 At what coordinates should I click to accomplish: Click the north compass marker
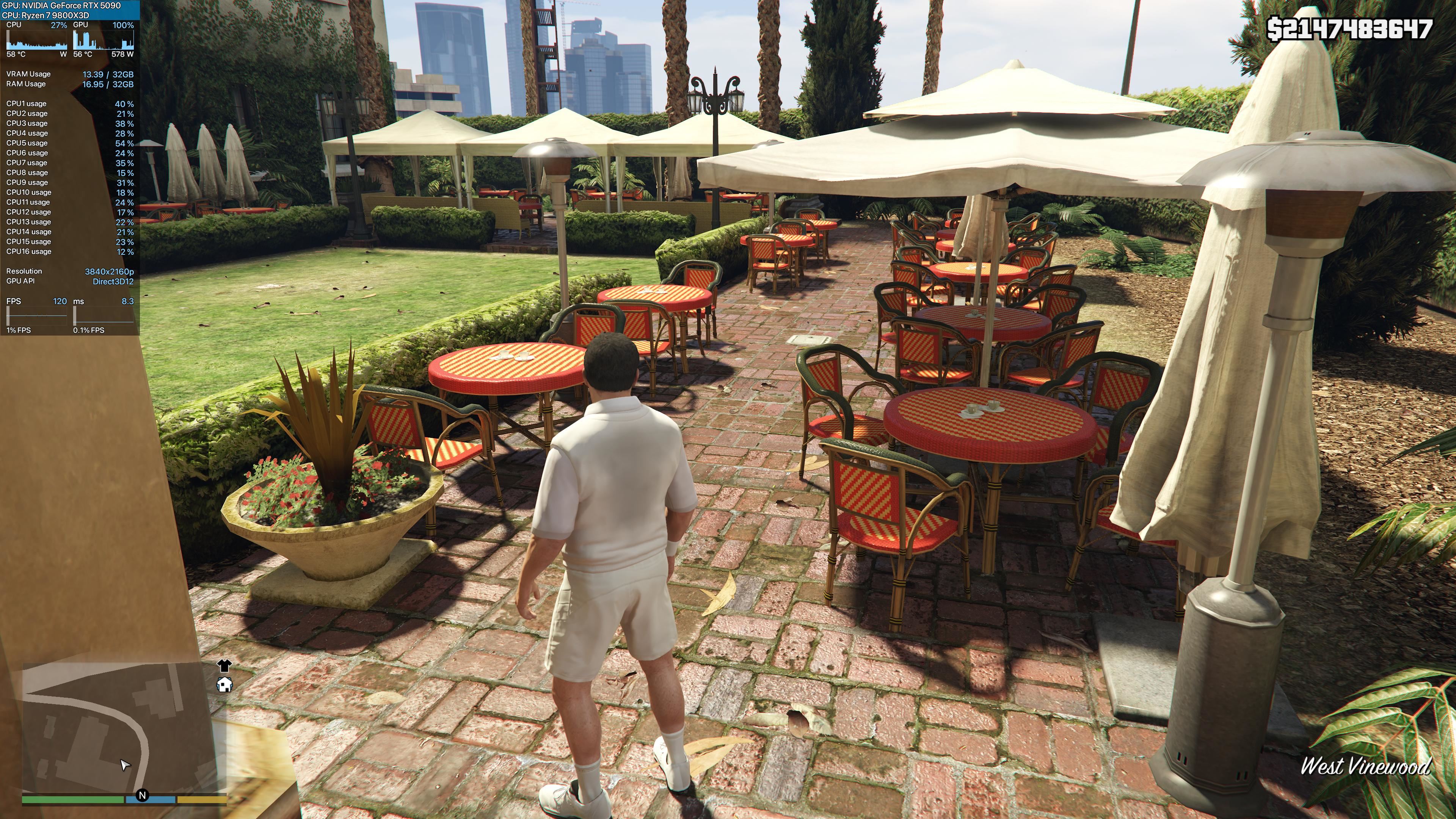click(x=143, y=795)
